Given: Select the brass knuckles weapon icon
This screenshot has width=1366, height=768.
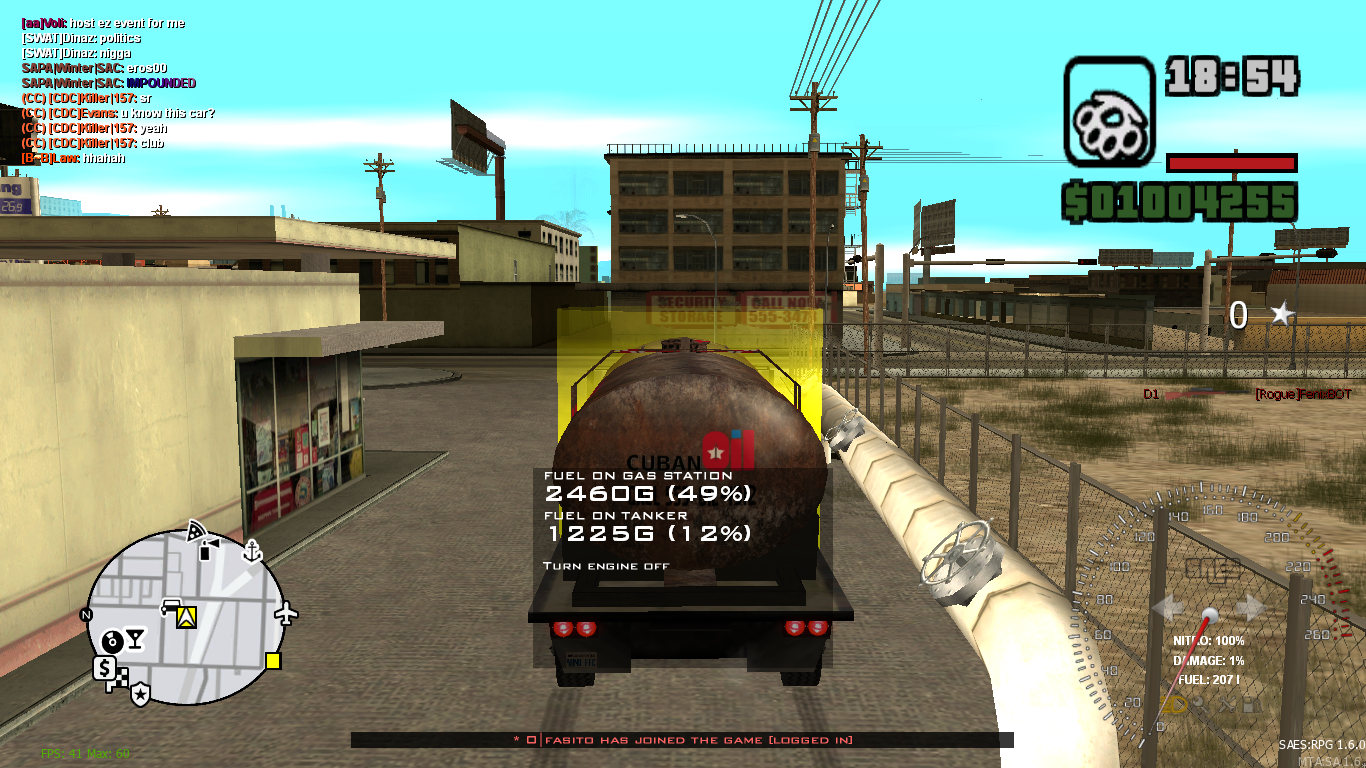Looking at the screenshot, I should 1110,110.
